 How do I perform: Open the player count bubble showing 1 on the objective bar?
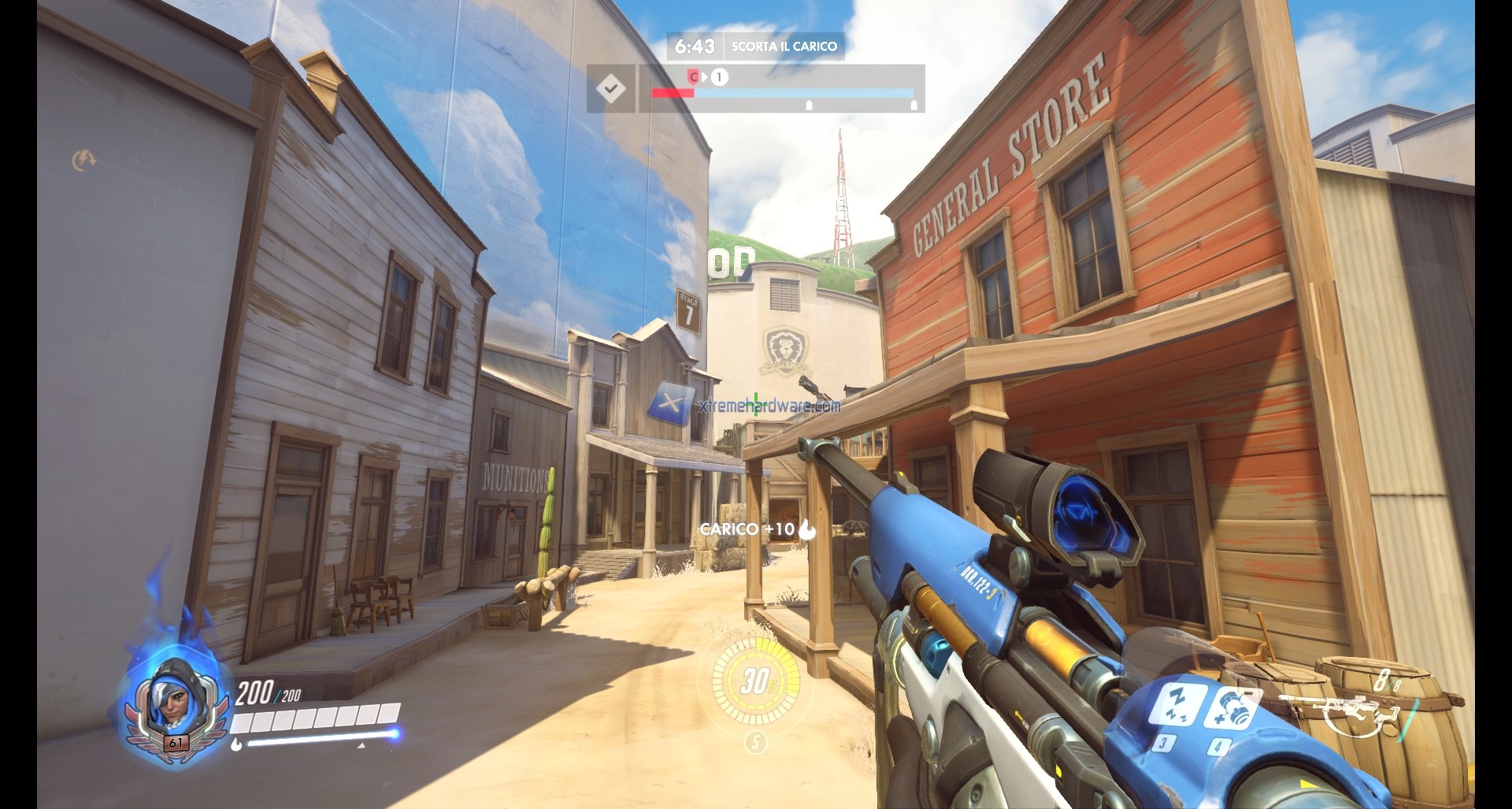click(x=719, y=78)
